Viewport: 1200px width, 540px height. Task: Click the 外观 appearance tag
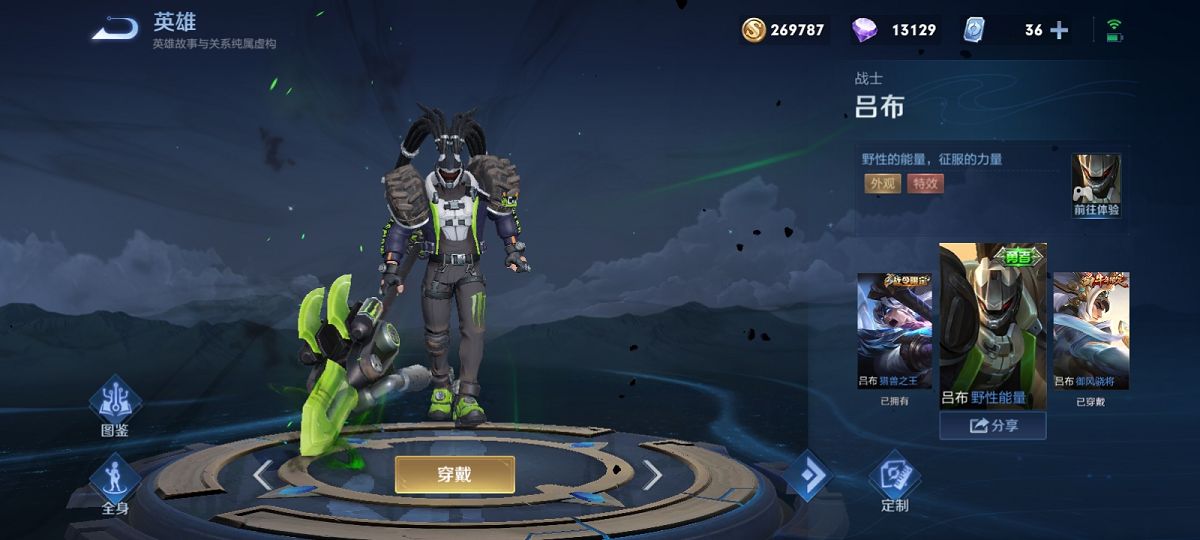[882, 183]
